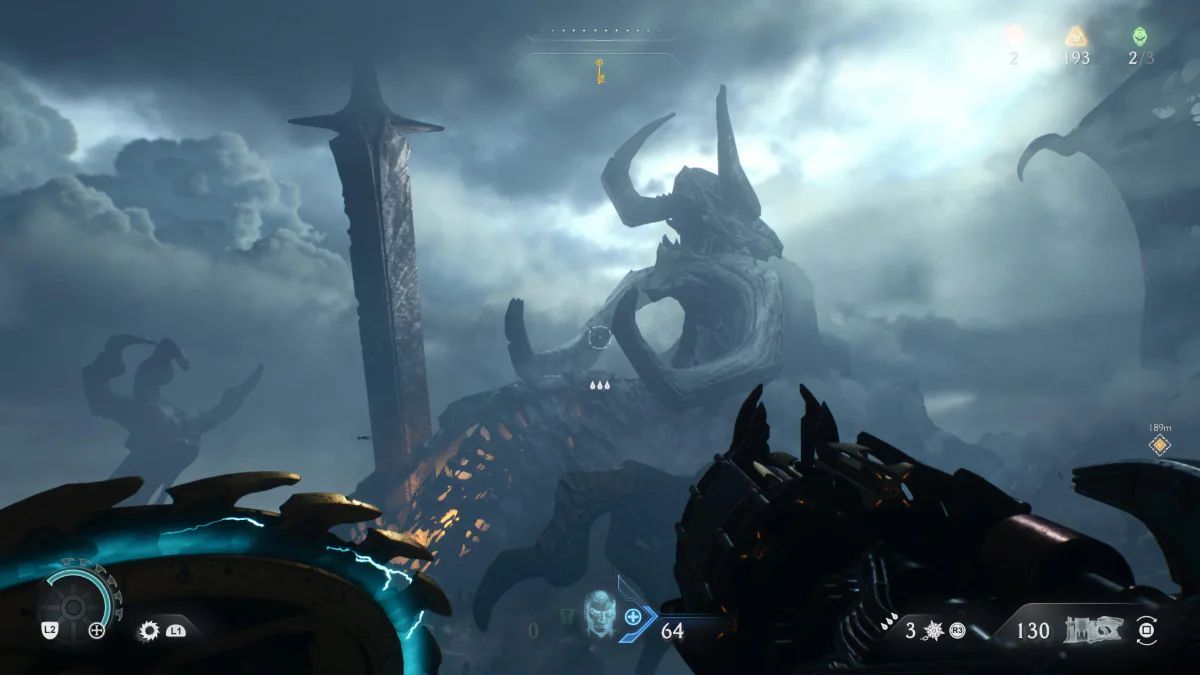Click the gold key icon at top
This screenshot has height=675, width=1200.
click(600, 71)
